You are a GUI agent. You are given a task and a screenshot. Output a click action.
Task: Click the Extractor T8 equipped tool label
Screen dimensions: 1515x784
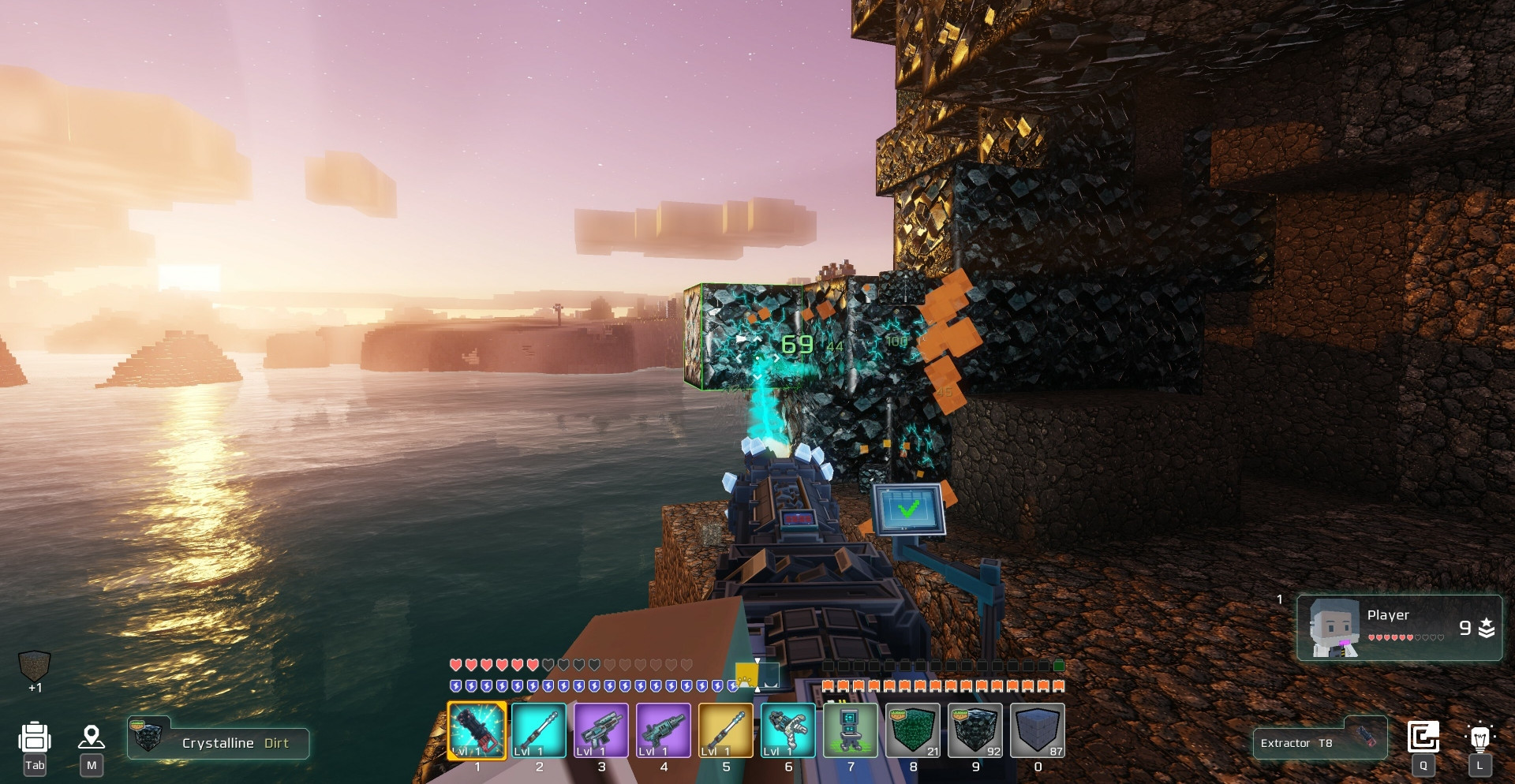(1319, 742)
